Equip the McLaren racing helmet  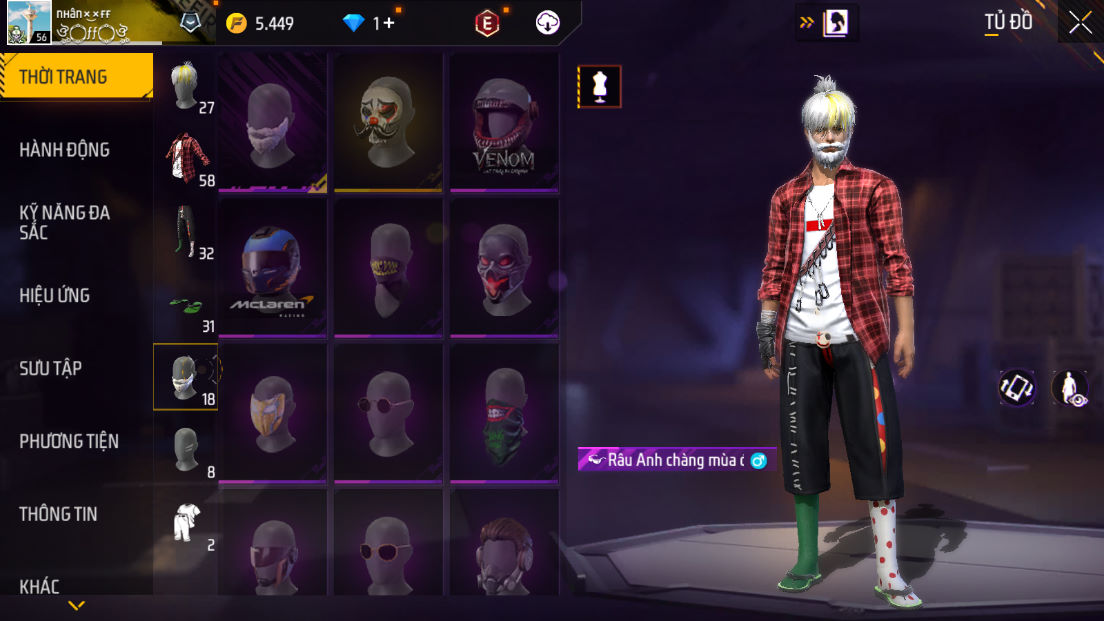273,268
